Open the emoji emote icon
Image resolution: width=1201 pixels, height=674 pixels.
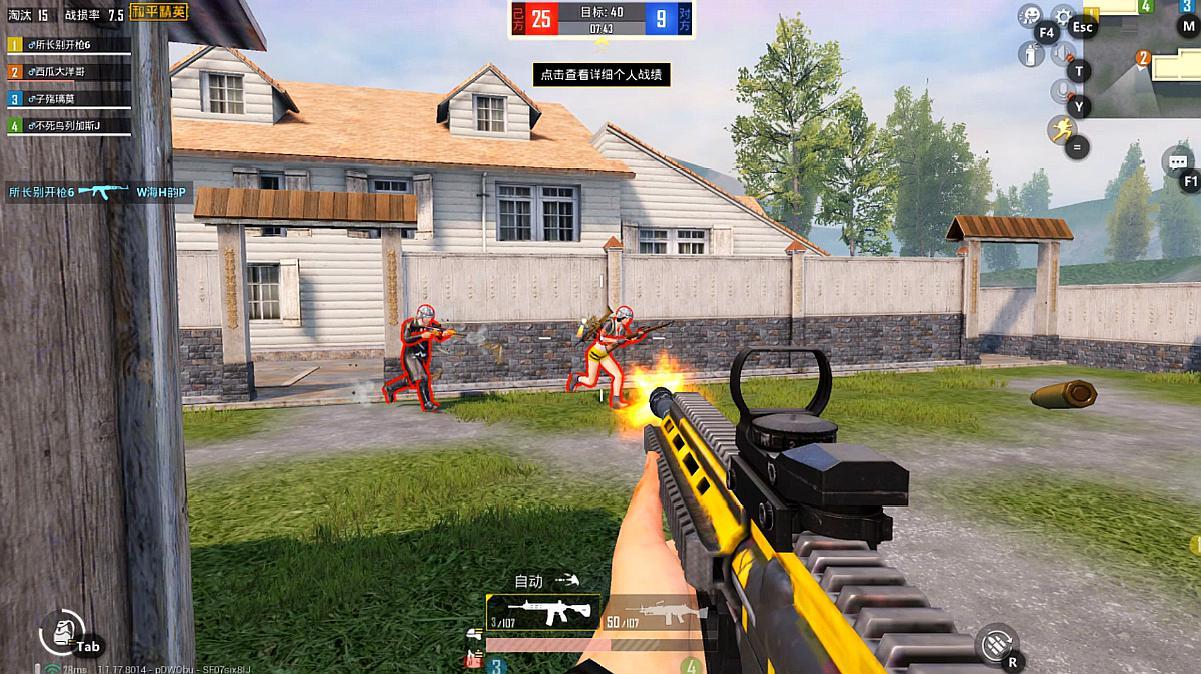pos(1029,15)
